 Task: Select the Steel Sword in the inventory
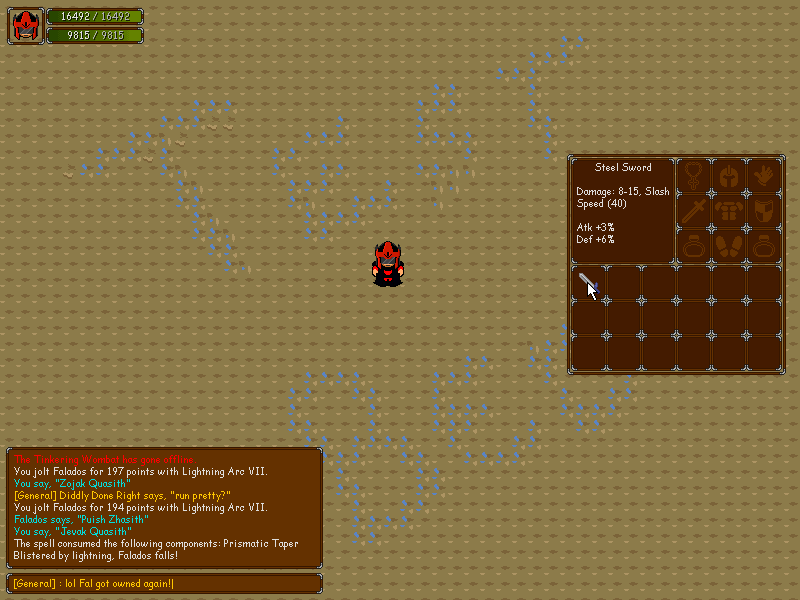tap(588, 283)
